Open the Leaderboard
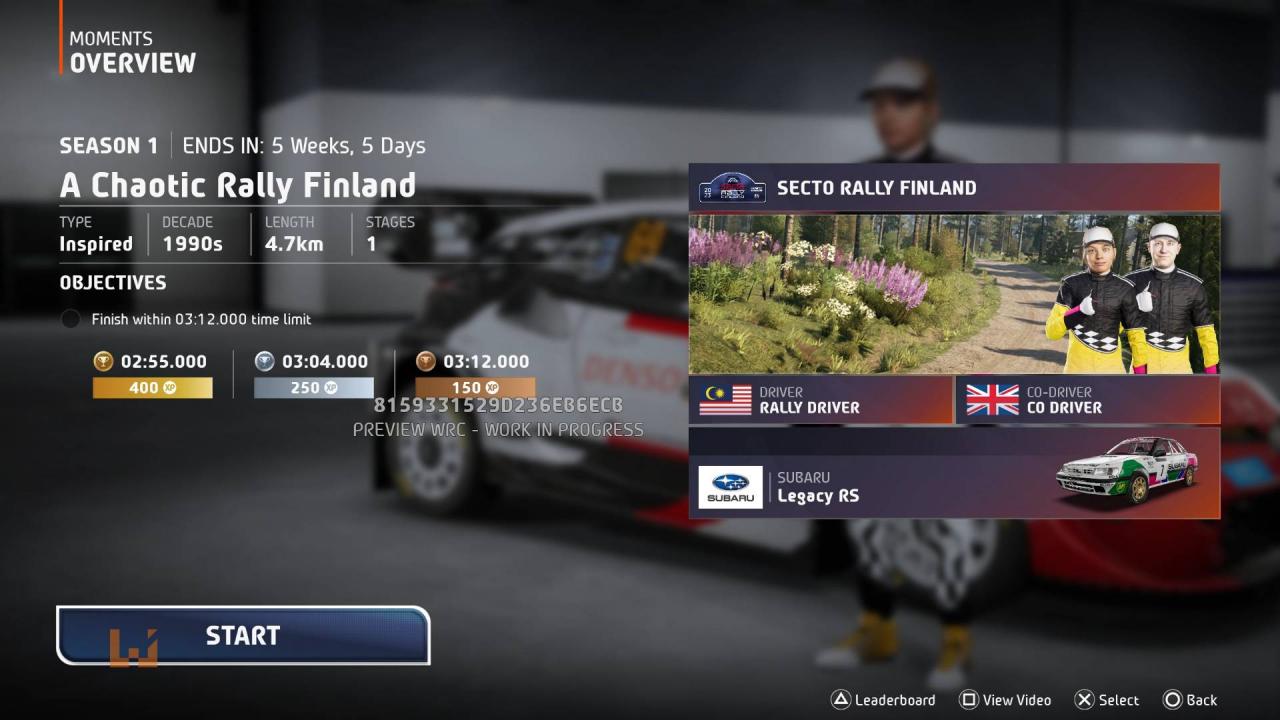The image size is (1280, 720). pos(884,700)
